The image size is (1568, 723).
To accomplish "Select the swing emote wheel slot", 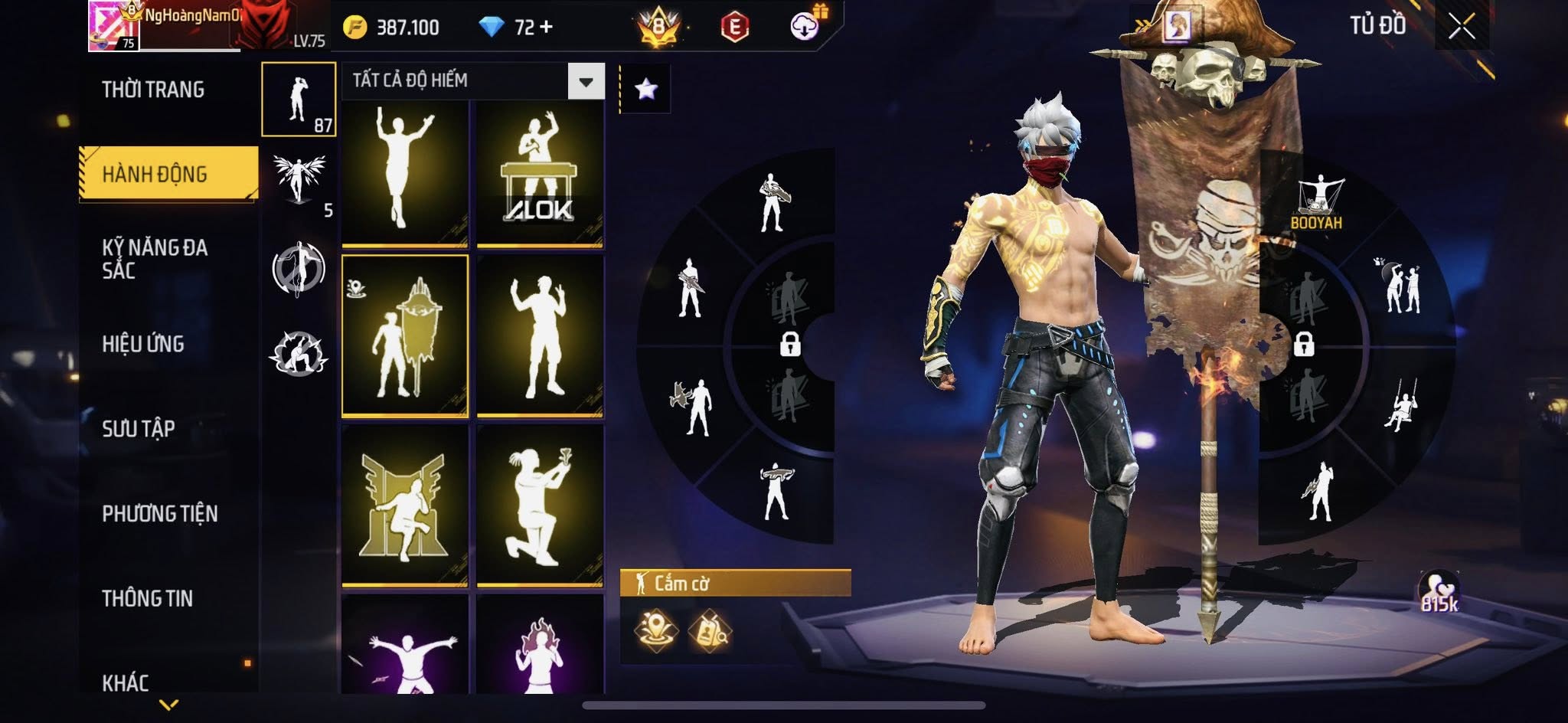I will [x=1401, y=404].
